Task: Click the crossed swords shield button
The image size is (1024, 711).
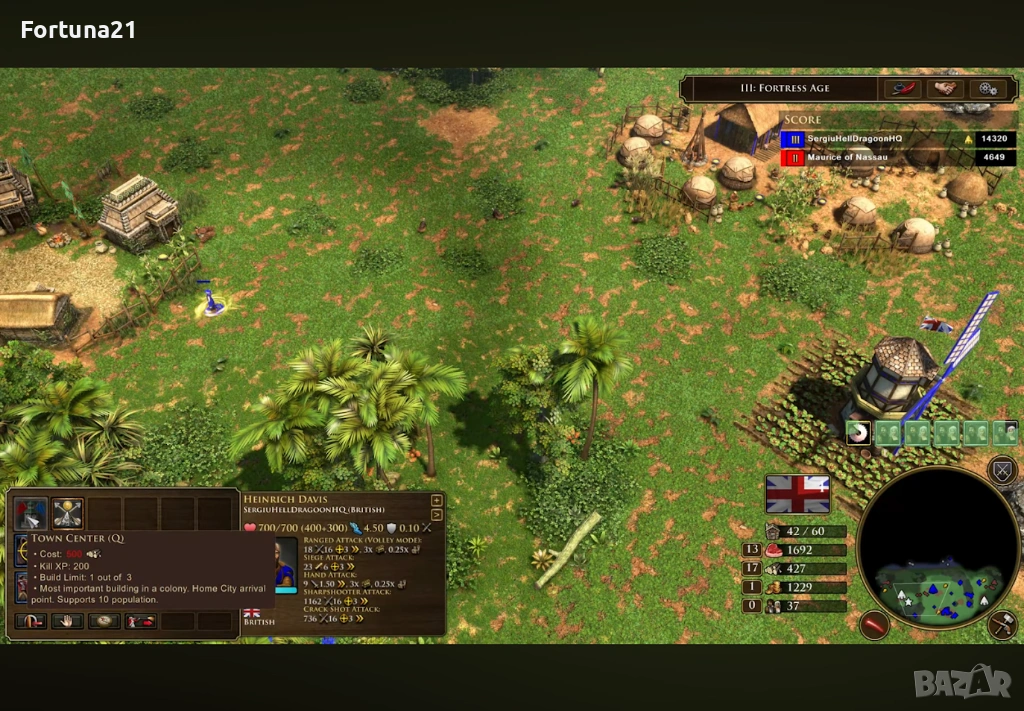Action: [1001, 470]
